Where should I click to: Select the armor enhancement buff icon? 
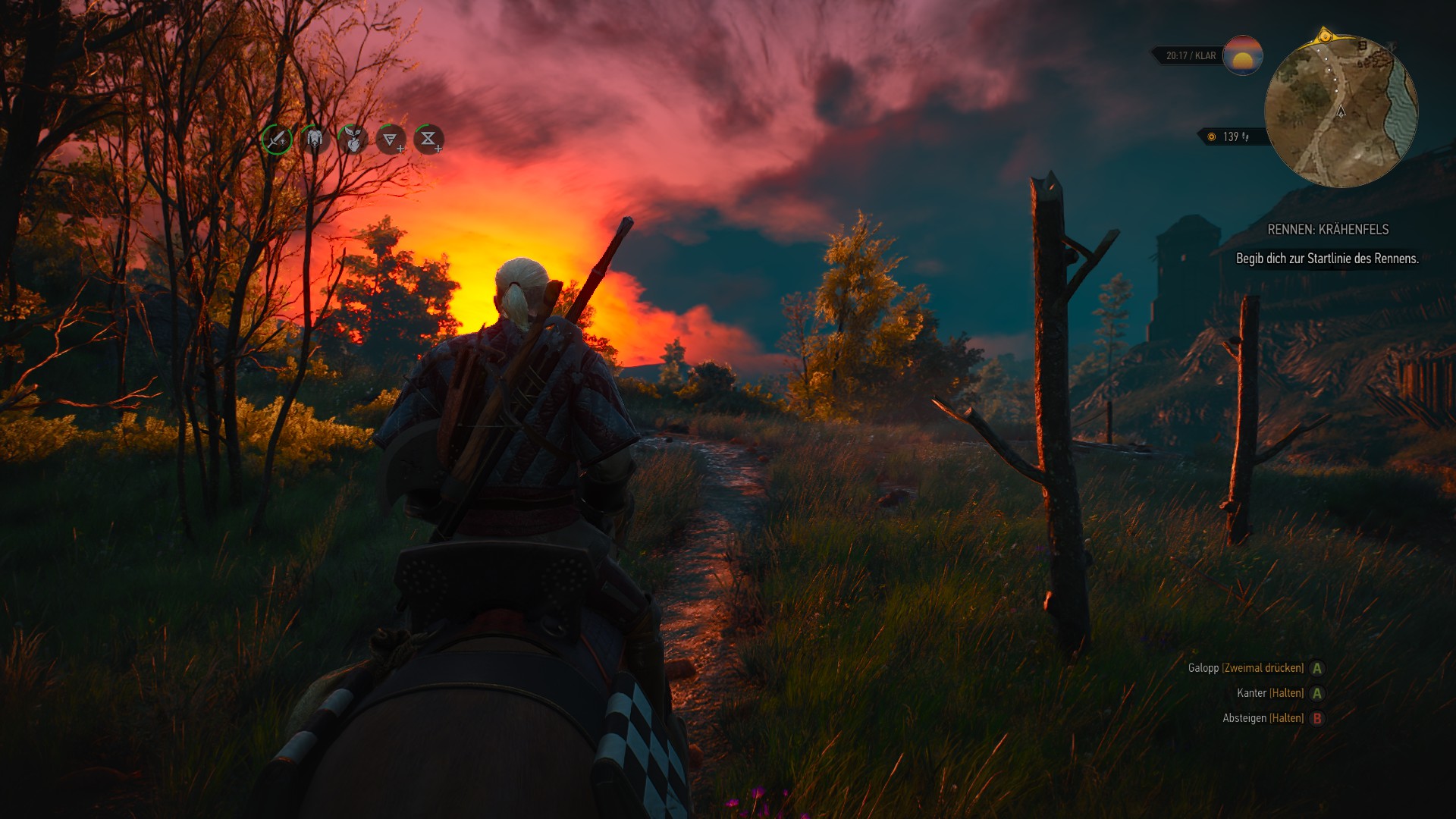click(x=315, y=140)
